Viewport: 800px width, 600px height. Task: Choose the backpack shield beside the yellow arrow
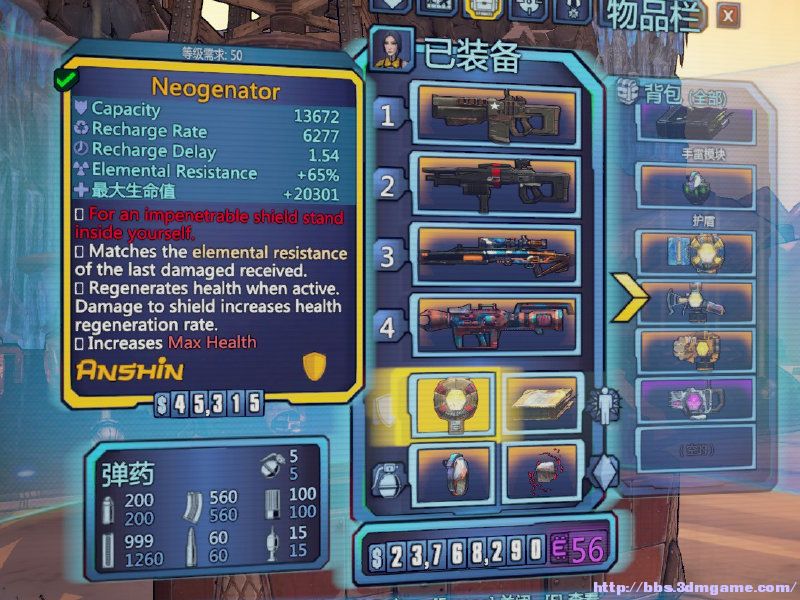696,298
